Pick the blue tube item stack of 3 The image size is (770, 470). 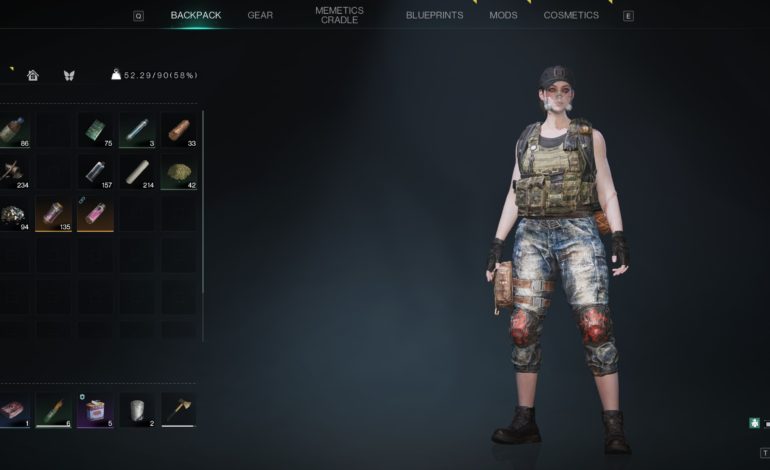(136, 130)
